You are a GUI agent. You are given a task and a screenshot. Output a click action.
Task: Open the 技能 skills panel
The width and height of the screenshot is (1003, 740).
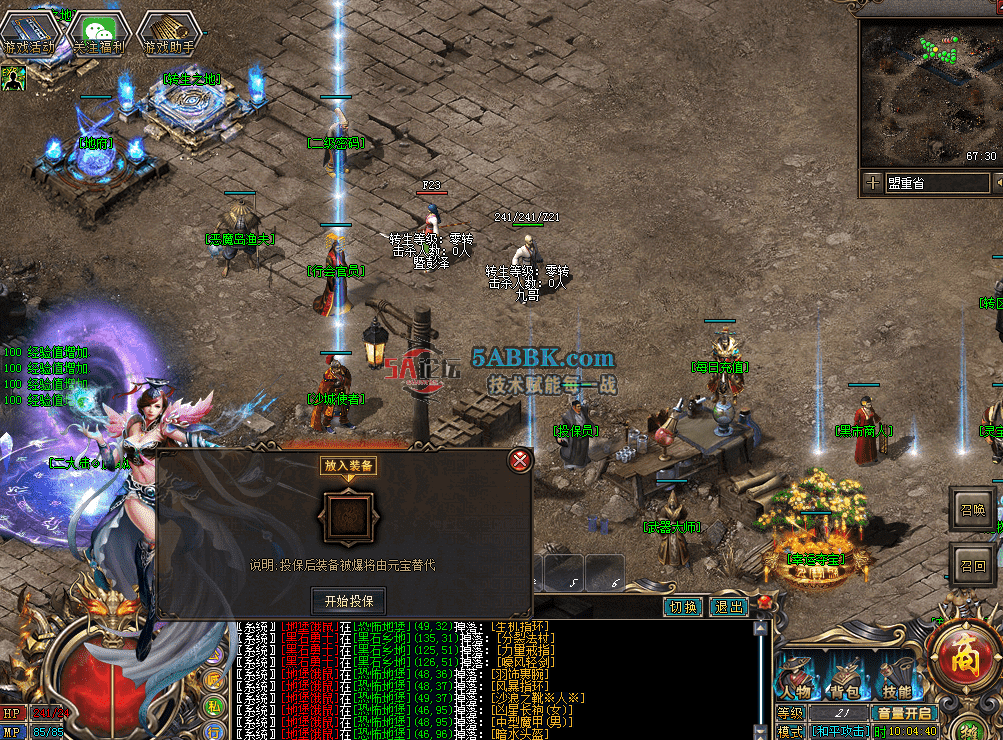[896, 678]
